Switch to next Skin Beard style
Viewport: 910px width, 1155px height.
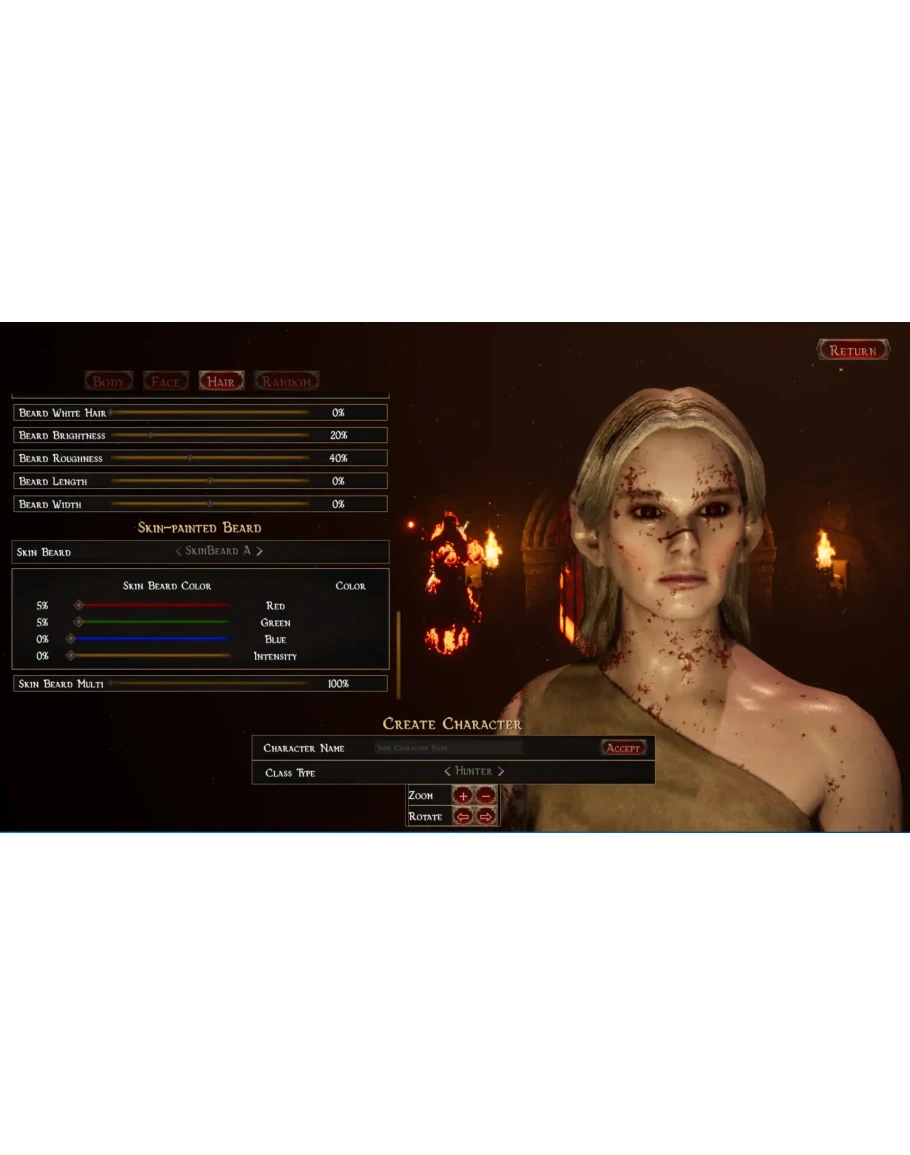[x=259, y=551]
